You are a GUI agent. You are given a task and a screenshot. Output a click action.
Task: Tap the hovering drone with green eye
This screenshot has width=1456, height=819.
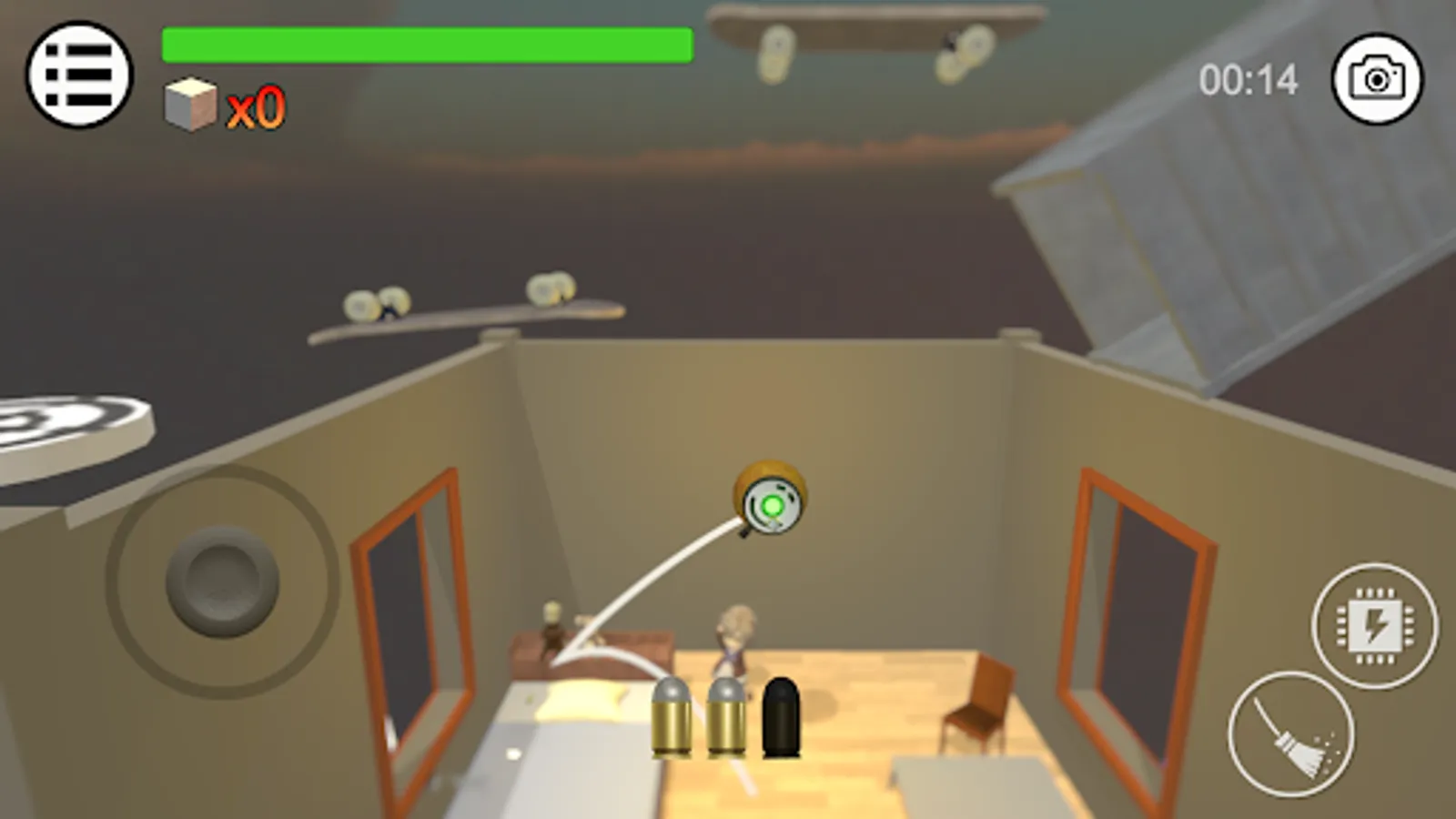click(x=769, y=501)
